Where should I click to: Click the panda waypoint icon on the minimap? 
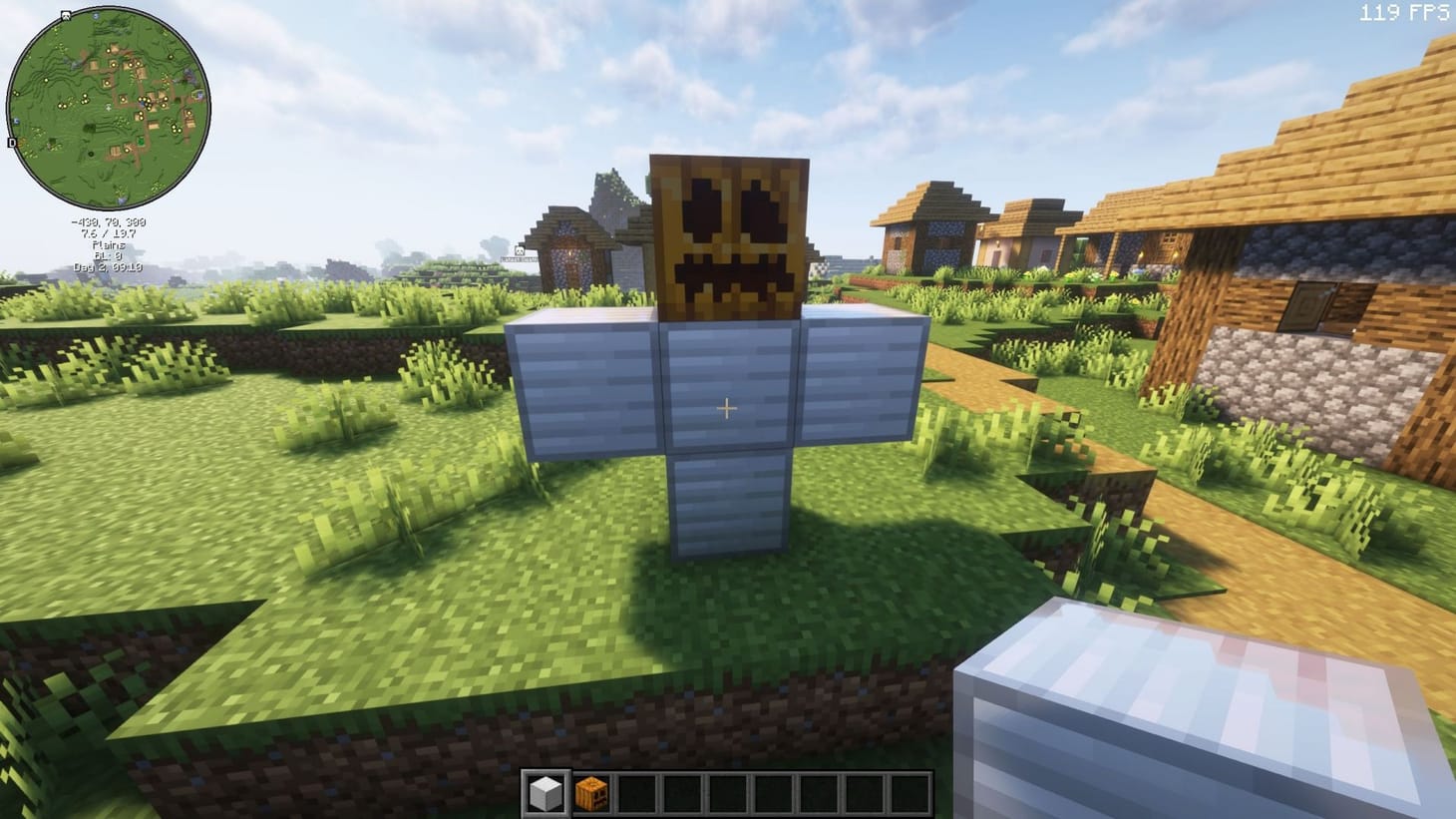[65, 15]
